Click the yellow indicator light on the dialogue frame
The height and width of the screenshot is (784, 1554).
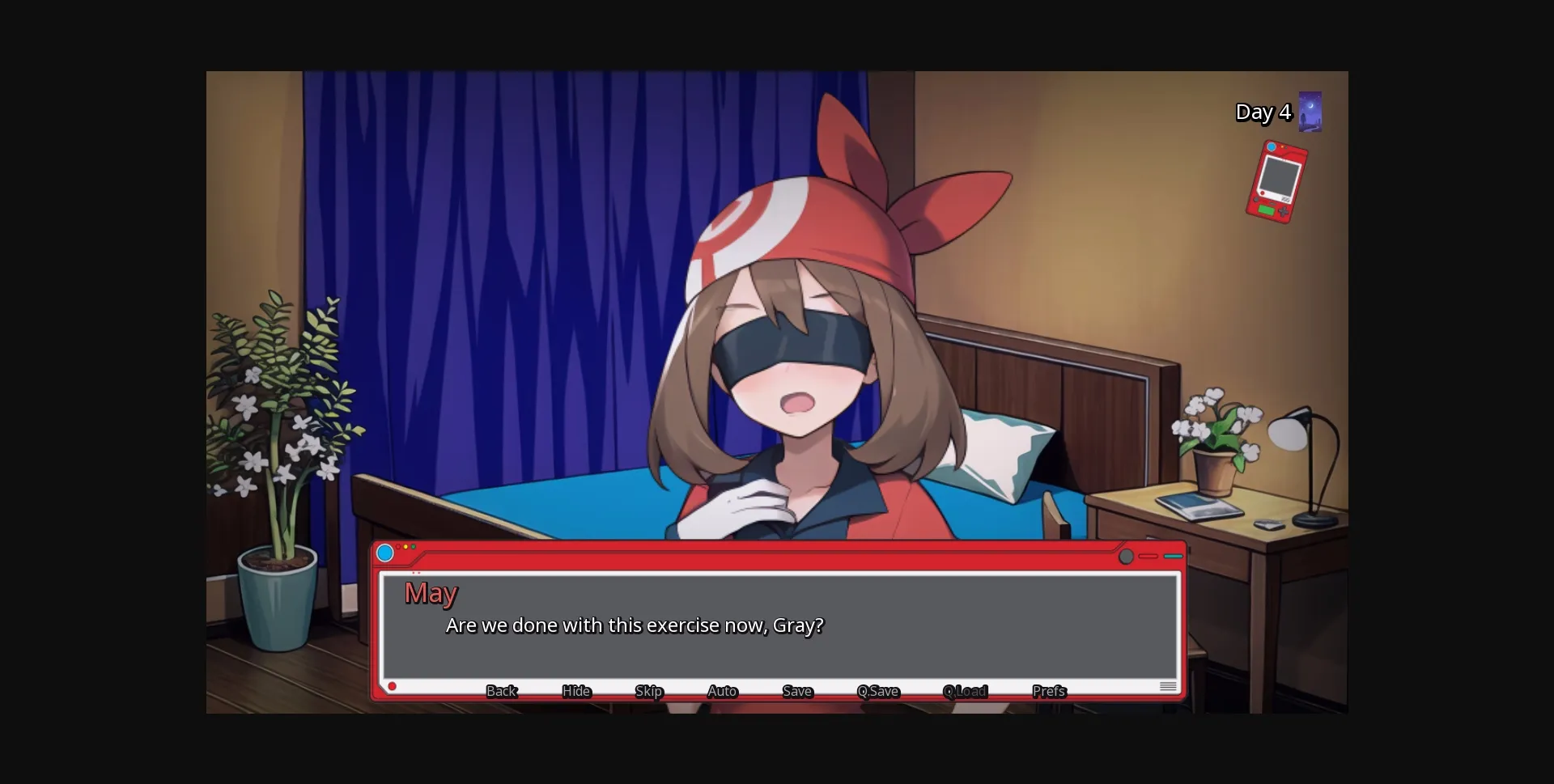(x=405, y=546)
